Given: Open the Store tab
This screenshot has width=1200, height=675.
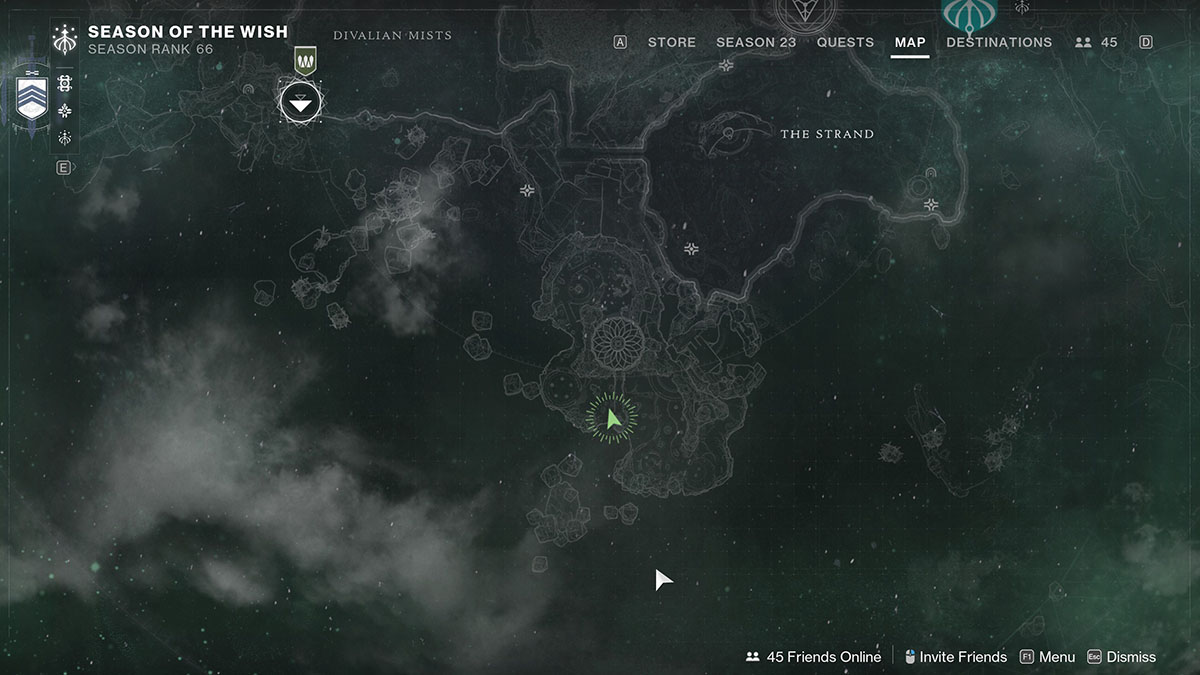Looking at the screenshot, I should [671, 42].
